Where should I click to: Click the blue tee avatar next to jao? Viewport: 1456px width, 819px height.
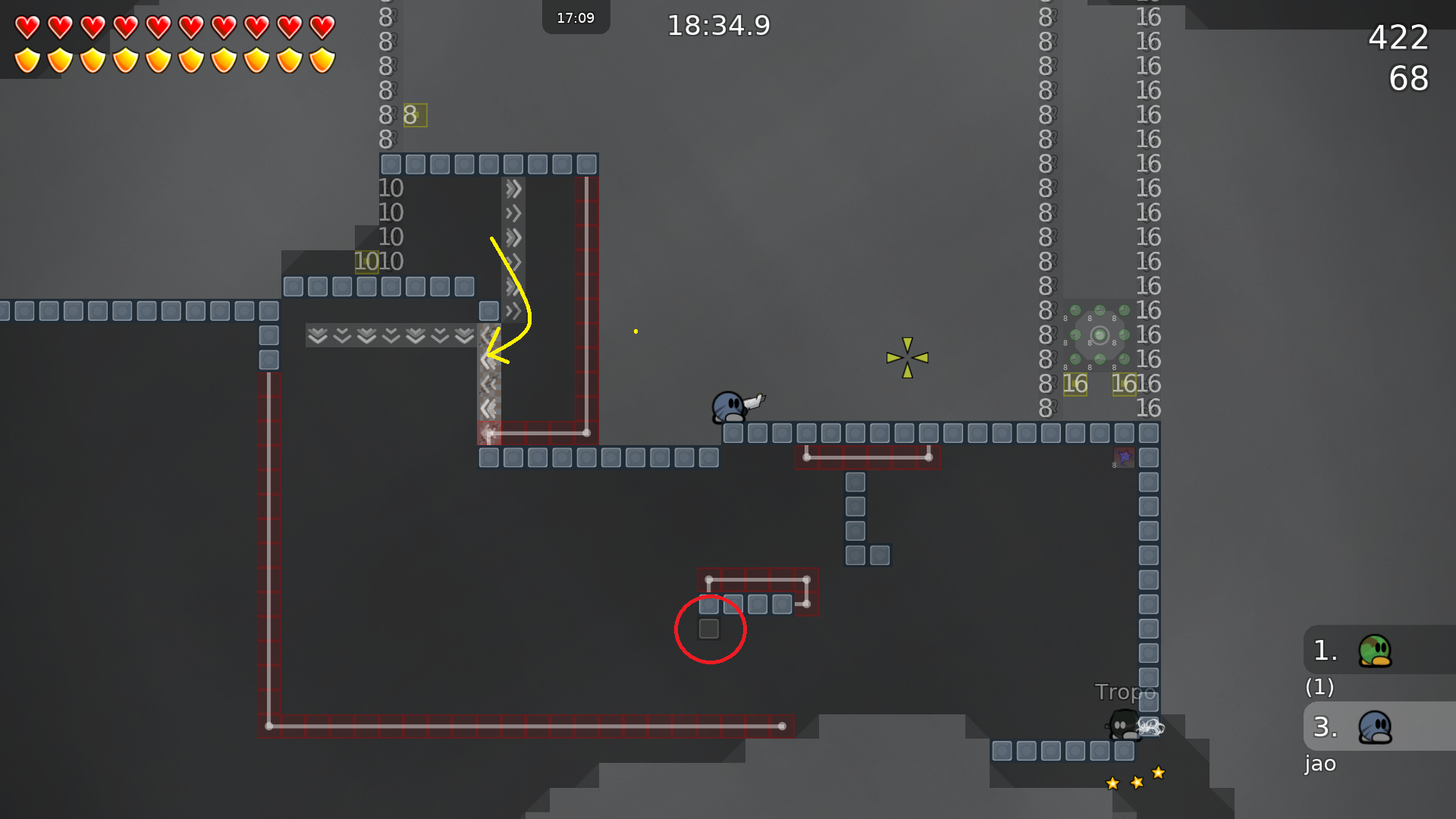(x=1375, y=726)
